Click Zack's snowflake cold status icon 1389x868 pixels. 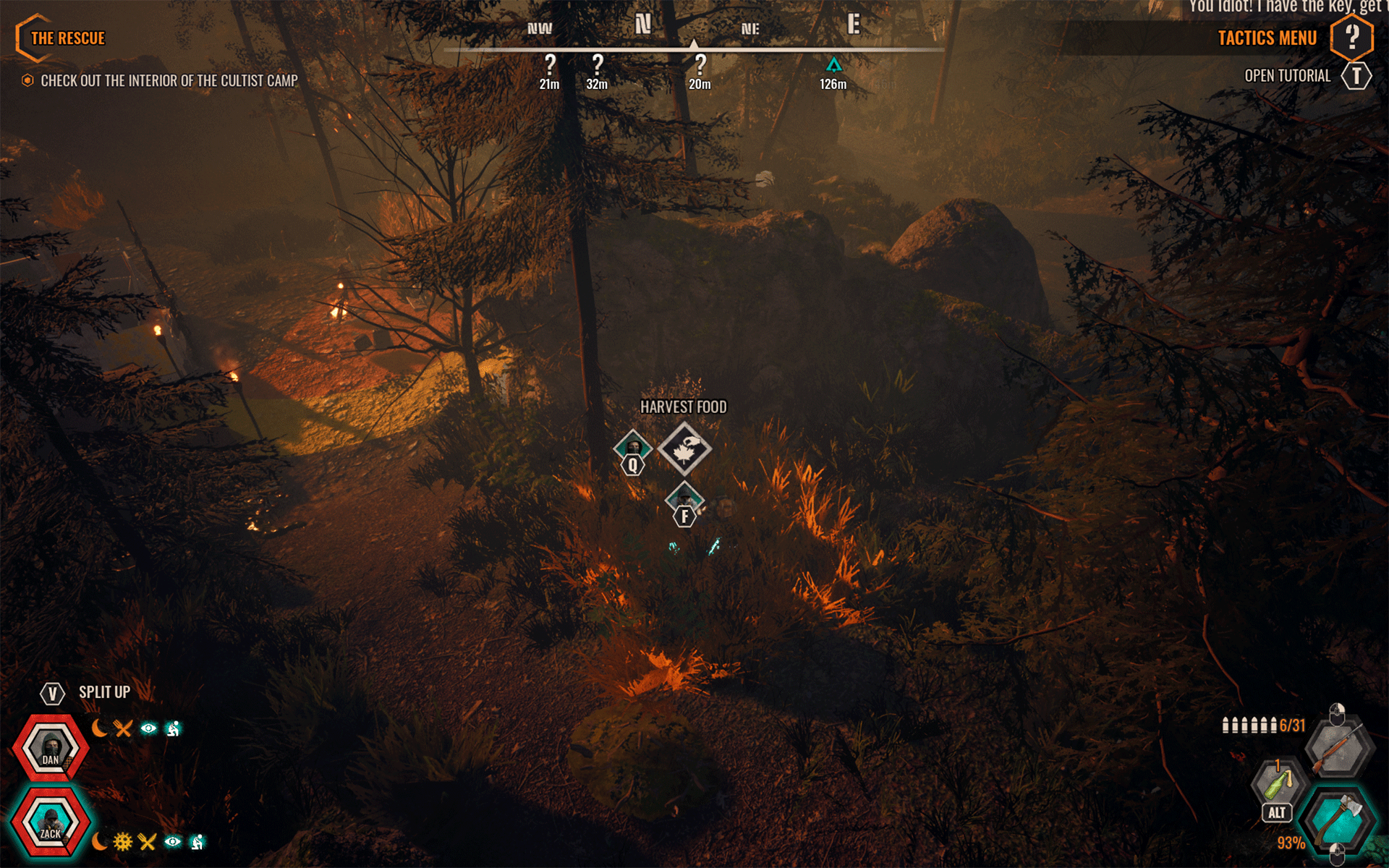tap(123, 842)
